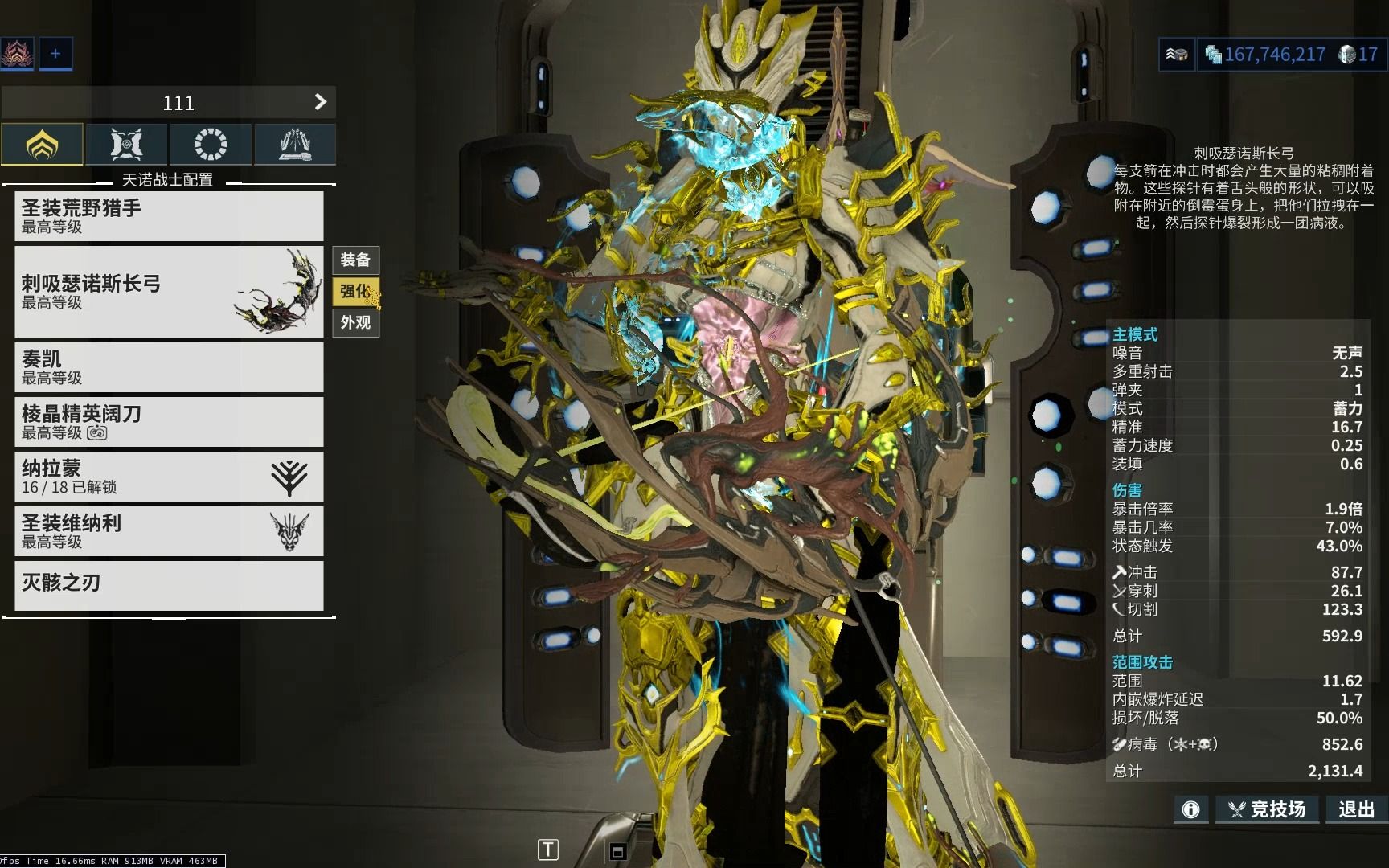Screen dimensions: 1389x868
Task: Go to next loadout with arrow
Action: [320, 102]
